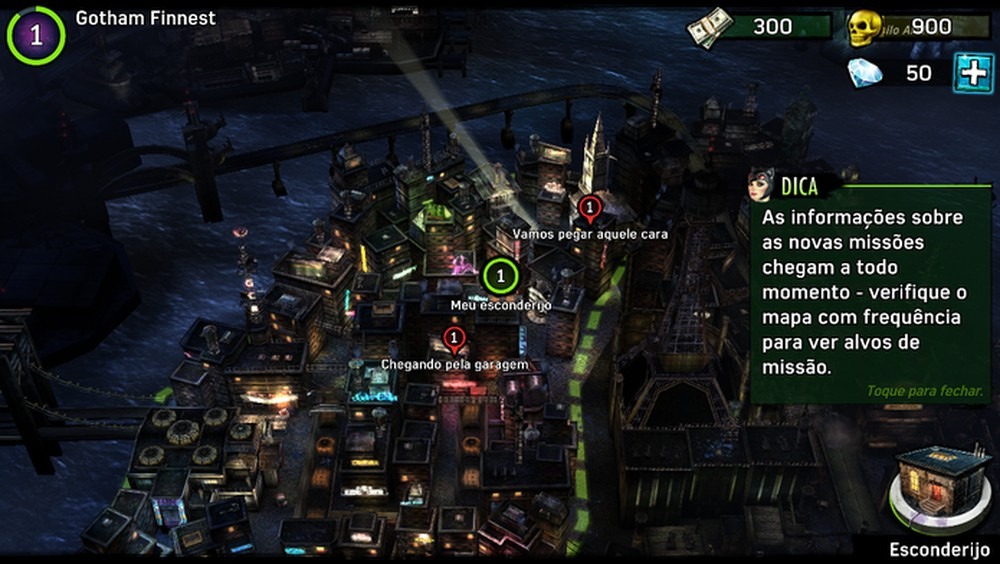Select the 'Vamos pegar aquele cara' mission marker
This screenshot has width=1000, height=564.
click(x=589, y=209)
